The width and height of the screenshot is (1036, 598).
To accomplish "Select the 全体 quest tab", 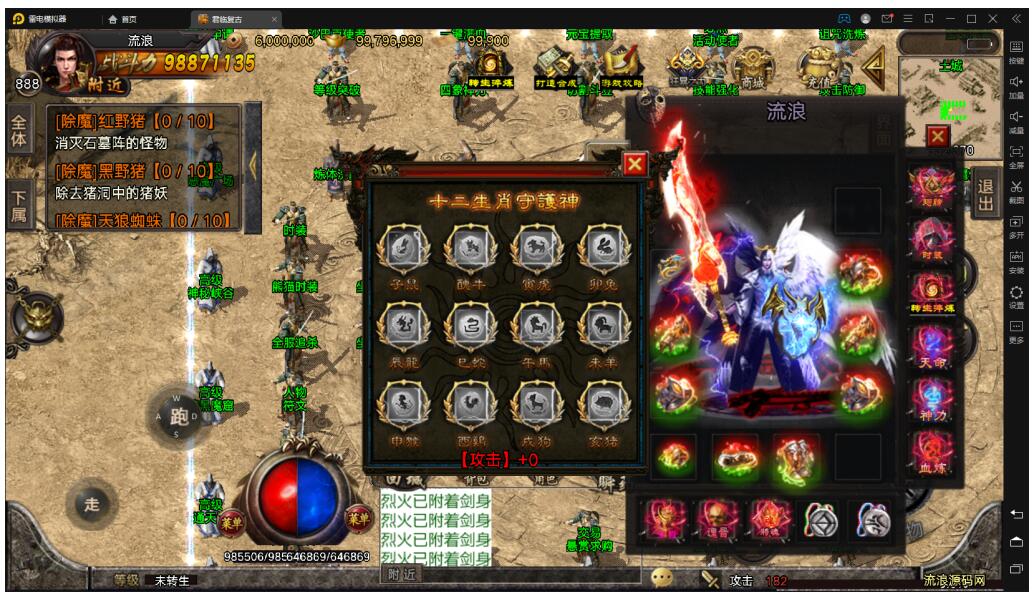I will coord(19,131).
